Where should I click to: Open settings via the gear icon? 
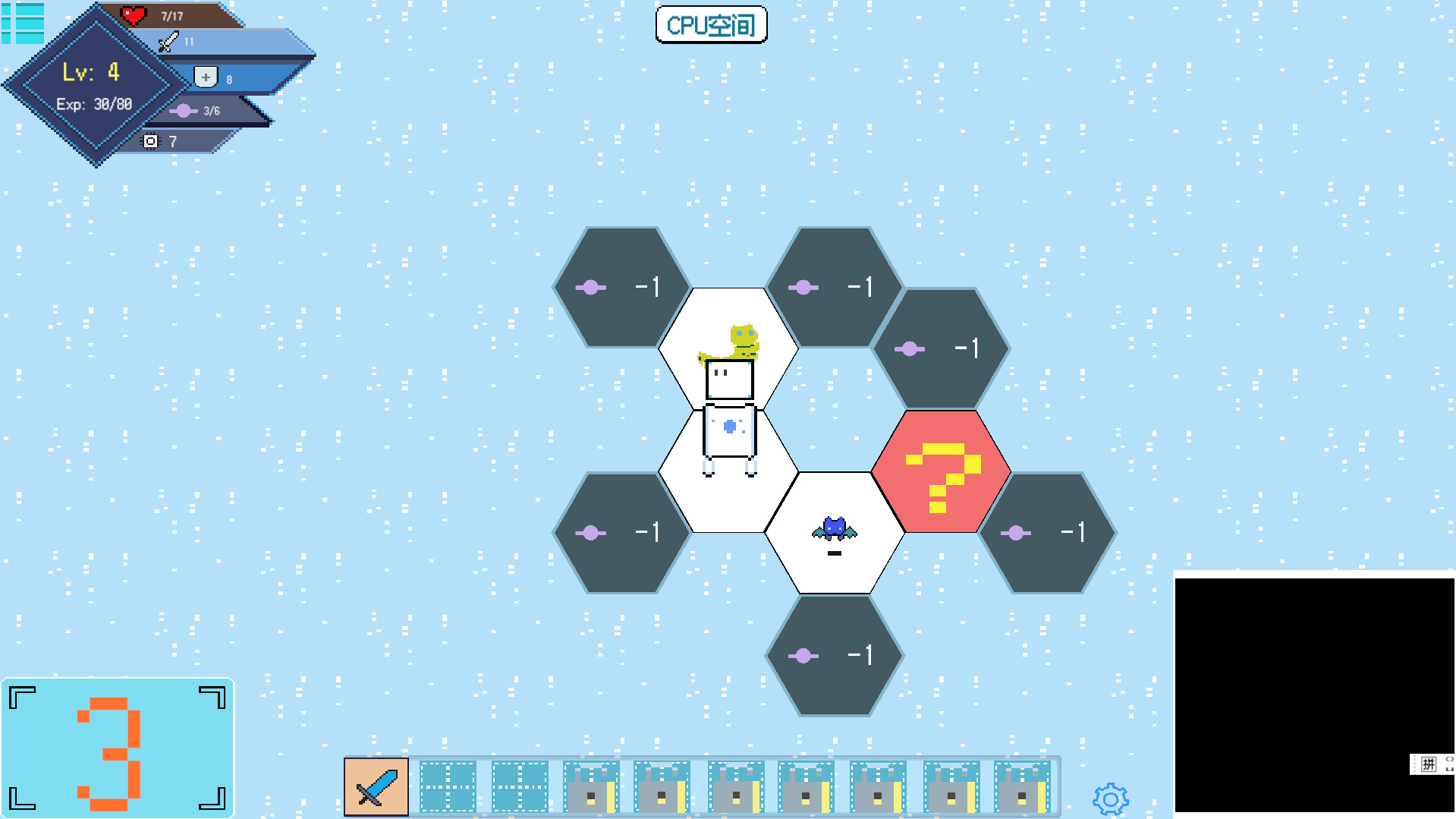(1110, 799)
